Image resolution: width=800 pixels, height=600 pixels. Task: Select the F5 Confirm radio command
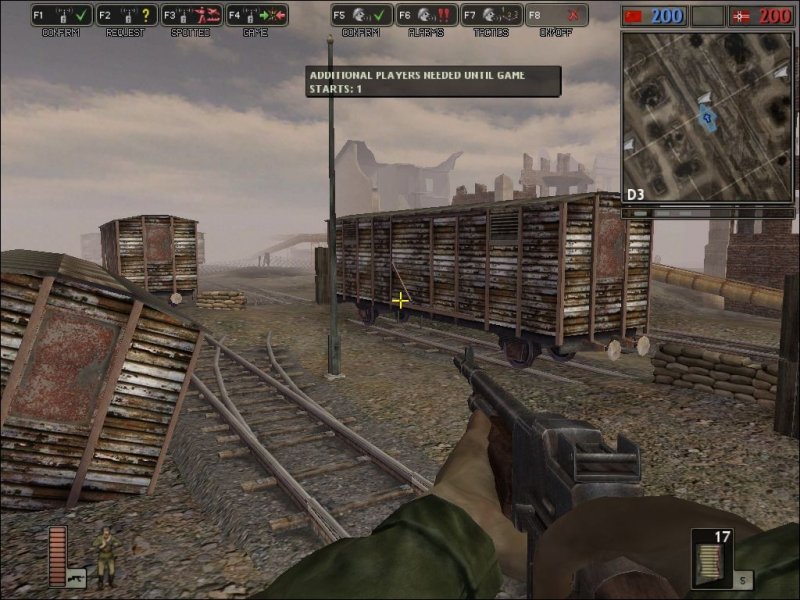[x=362, y=15]
